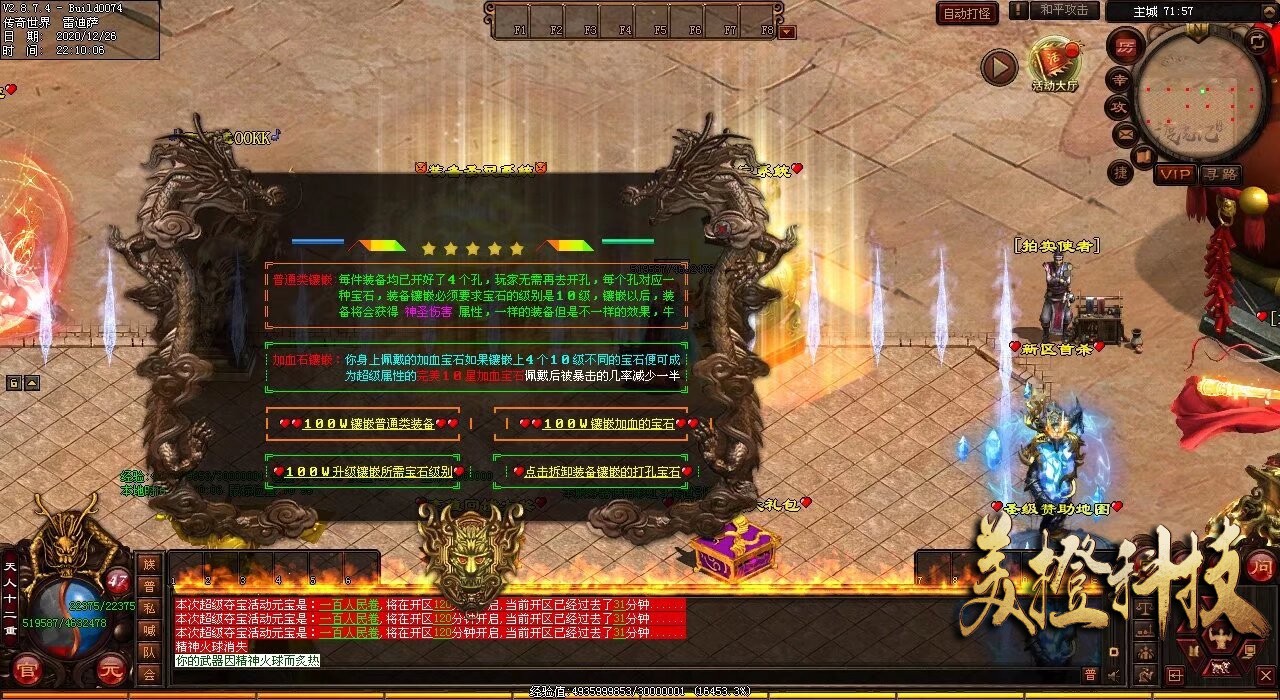Open the circular minimap
Image resolution: width=1280 pixels, height=700 pixels.
pyautogui.click(x=1202, y=93)
